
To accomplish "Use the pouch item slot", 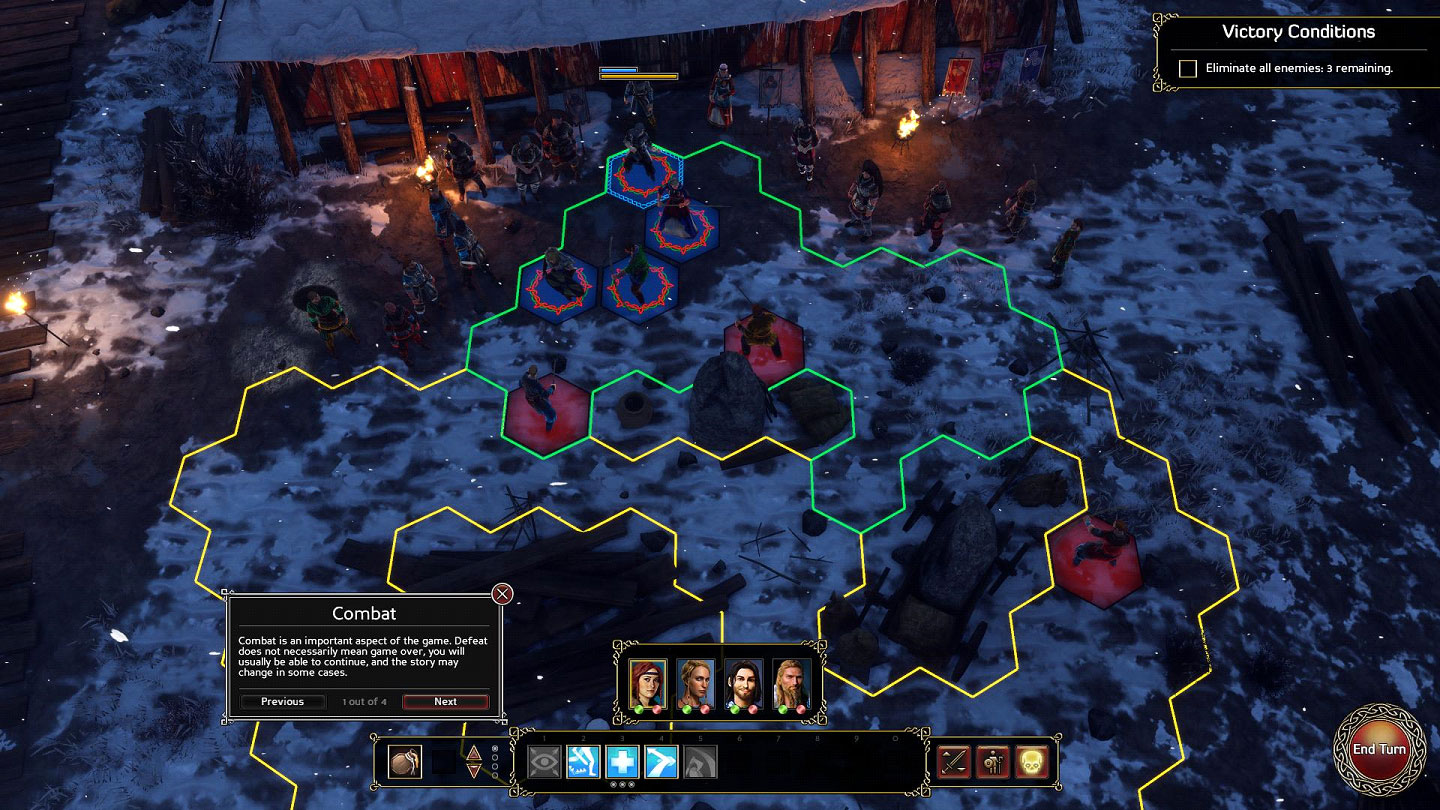I will 405,762.
